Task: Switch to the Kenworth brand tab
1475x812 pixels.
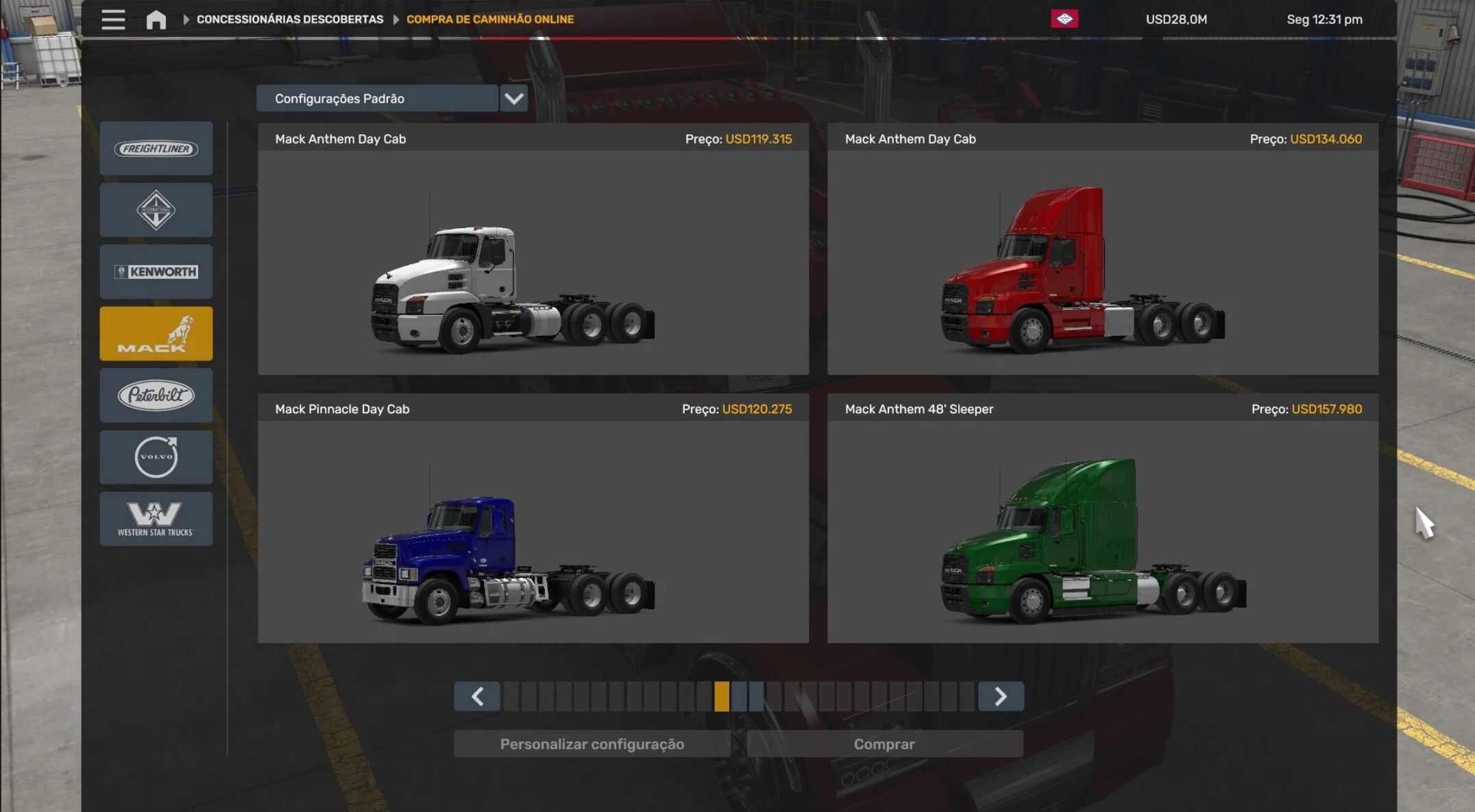Action: pyautogui.click(x=156, y=272)
